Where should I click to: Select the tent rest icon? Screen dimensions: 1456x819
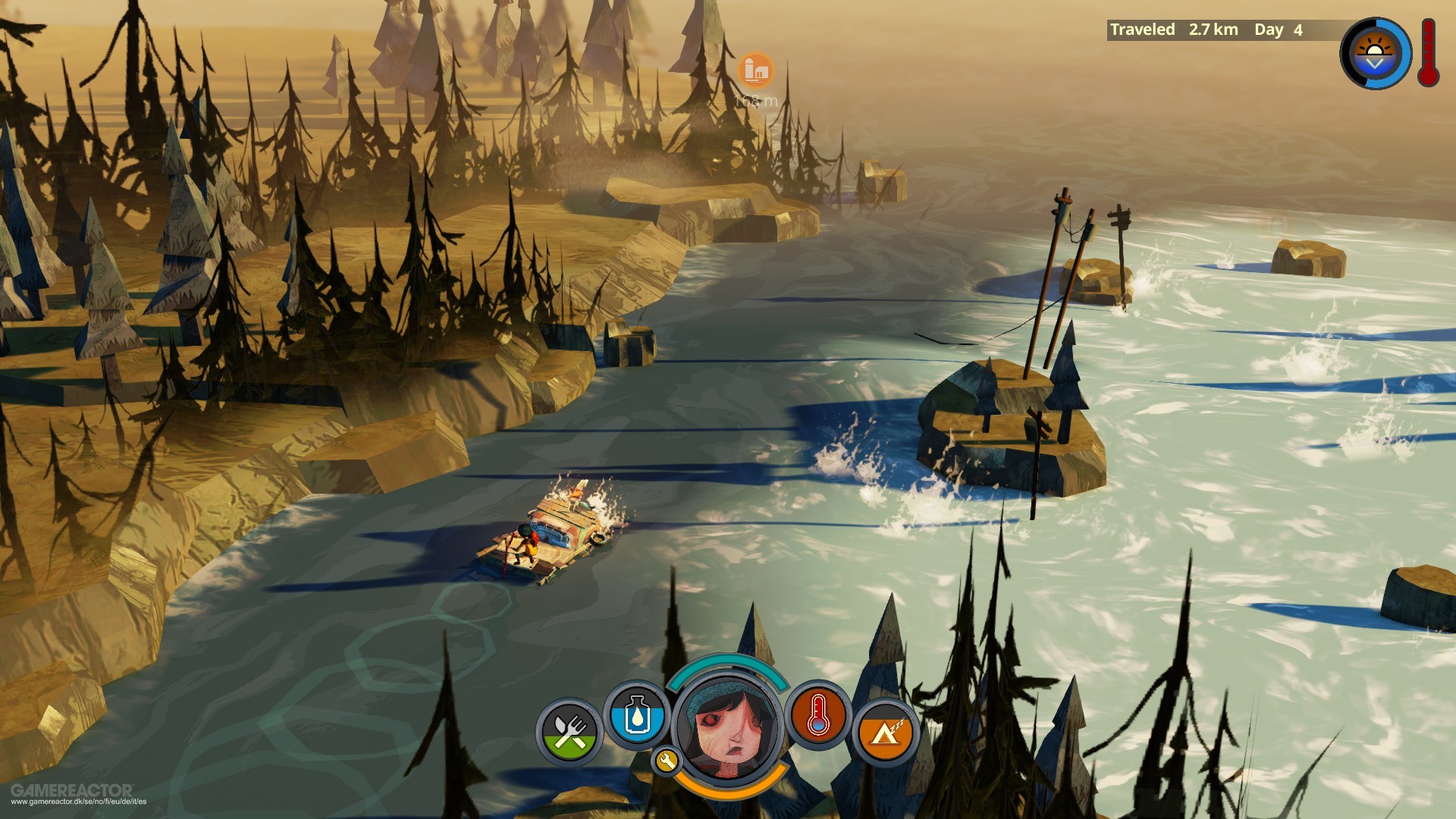click(885, 732)
